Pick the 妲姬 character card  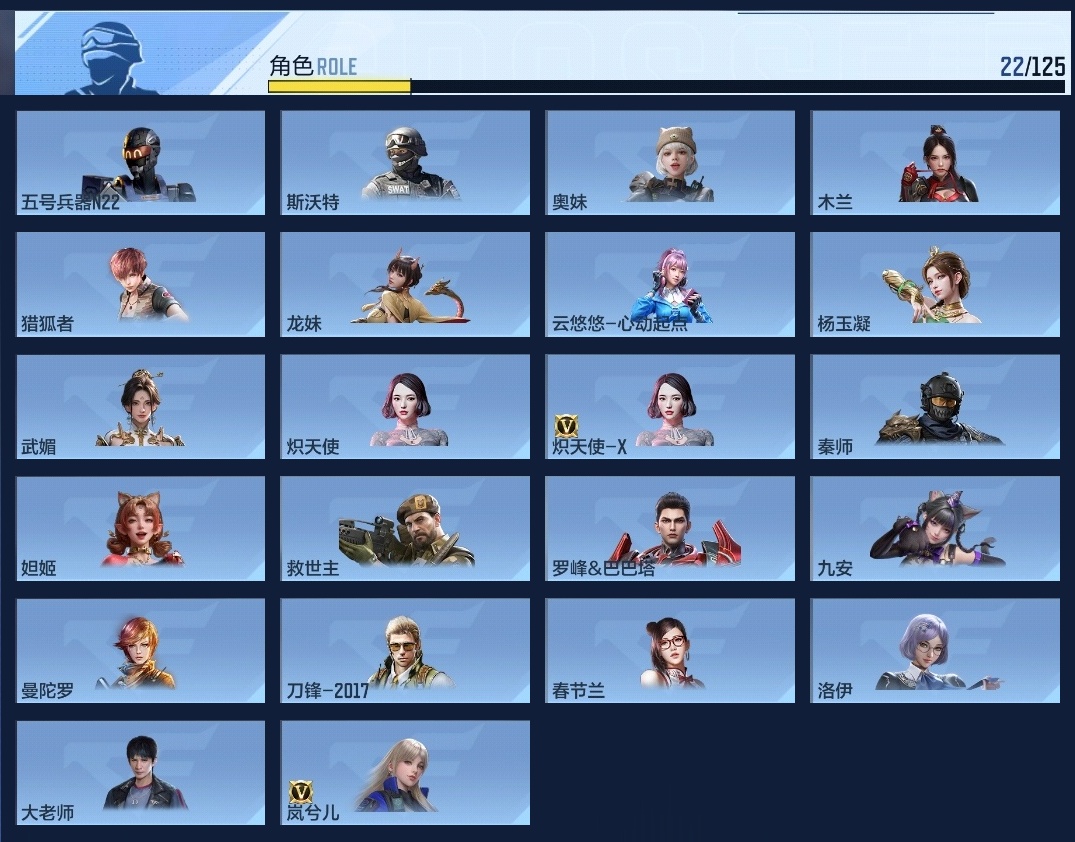click(141, 529)
